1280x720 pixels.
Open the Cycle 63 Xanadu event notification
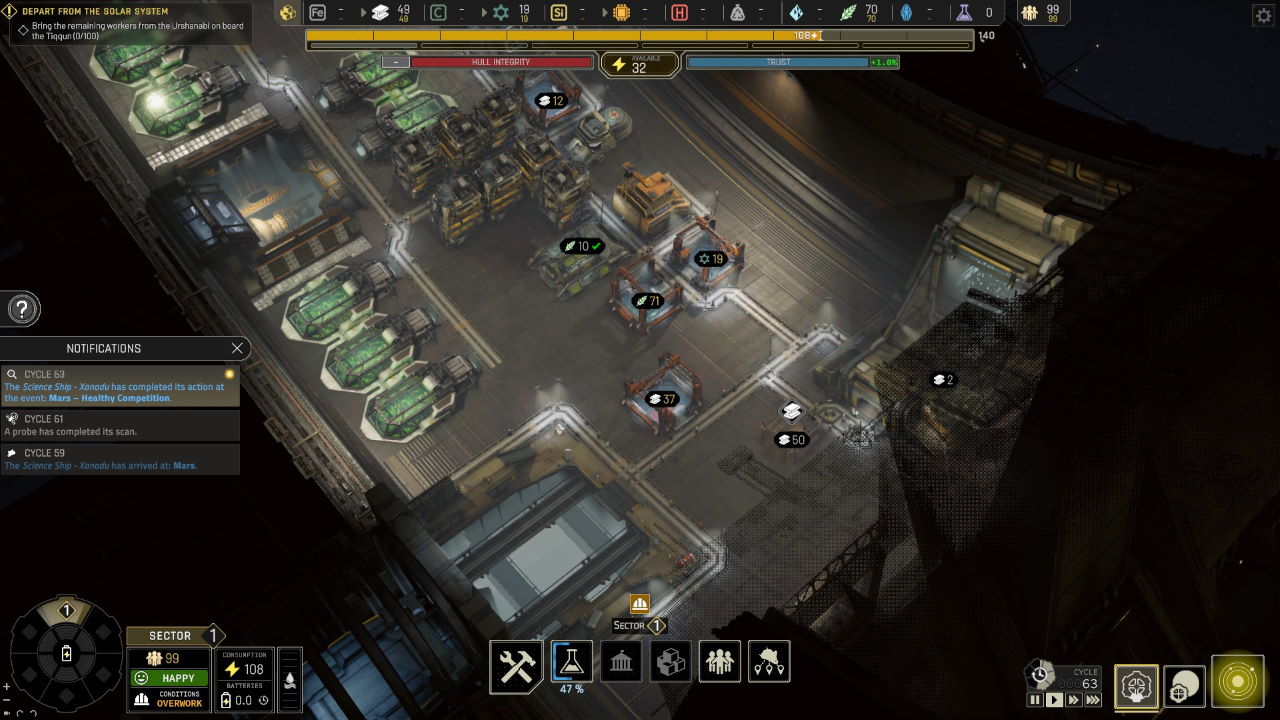120,386
